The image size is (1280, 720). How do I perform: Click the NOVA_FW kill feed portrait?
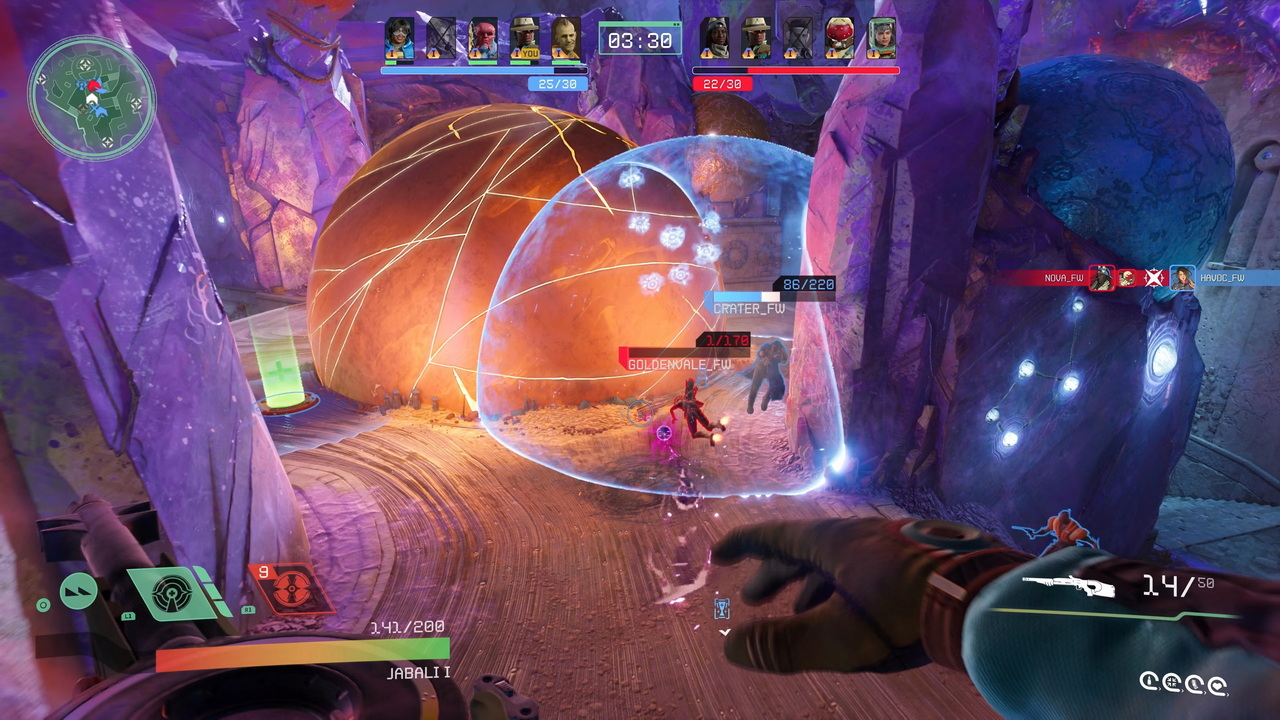pos(1101,278)
